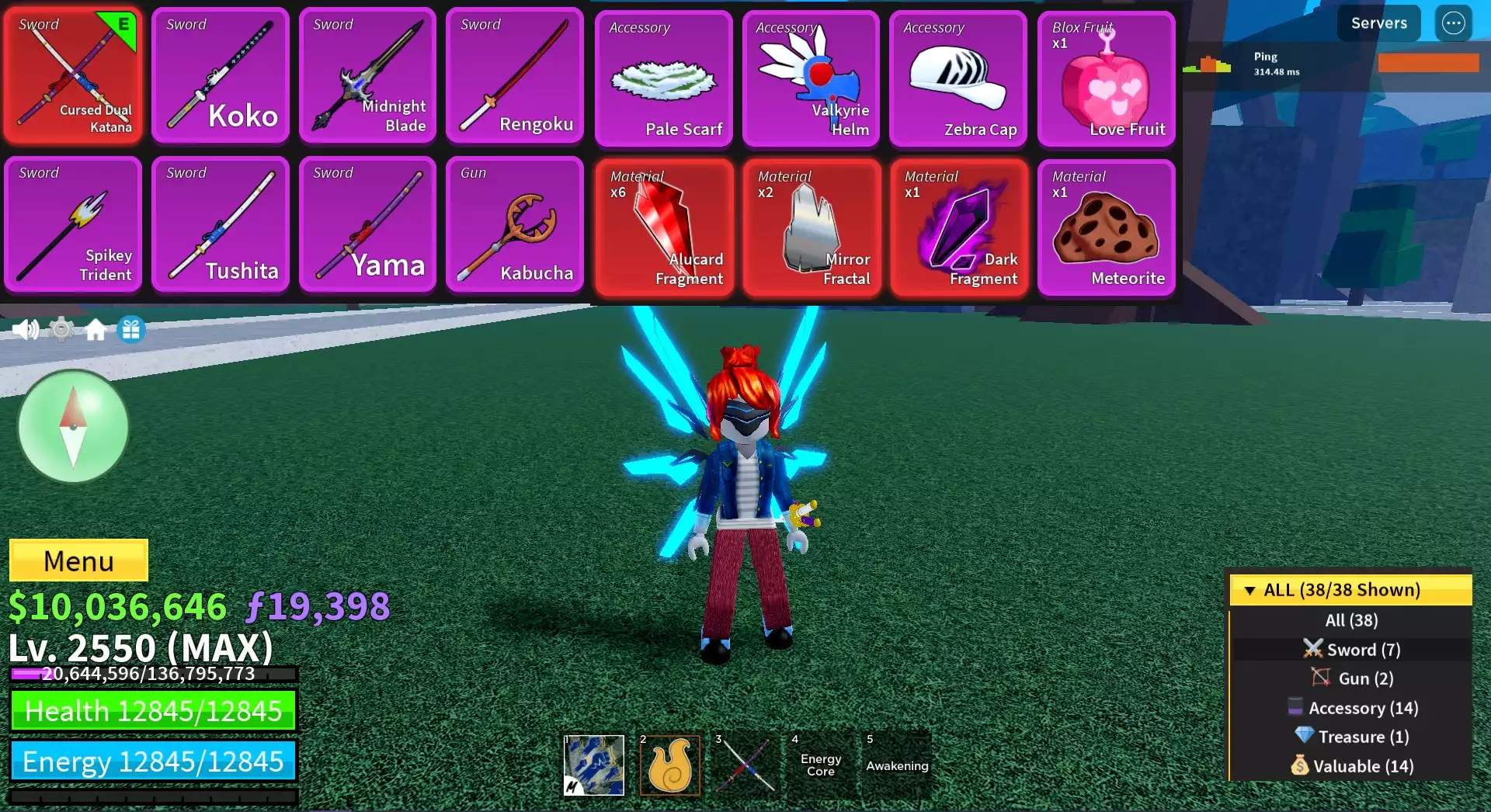The image size is (1491, 812).
Task: Equip the Valkyrie Helm accessory
Action: [x=811, y=78]
